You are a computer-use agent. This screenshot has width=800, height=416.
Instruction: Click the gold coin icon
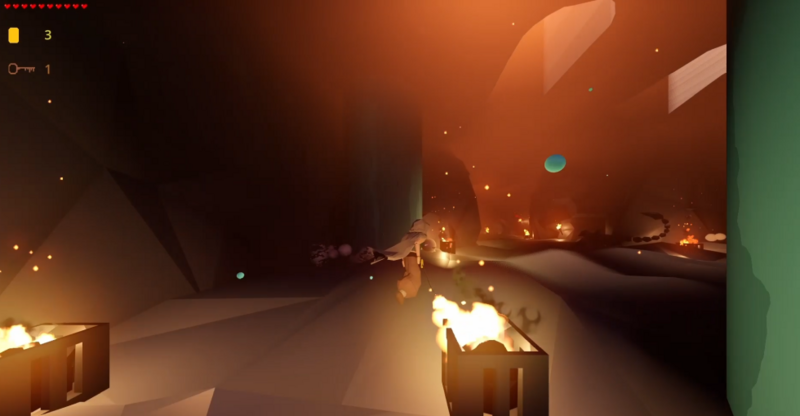pos(14,35)
